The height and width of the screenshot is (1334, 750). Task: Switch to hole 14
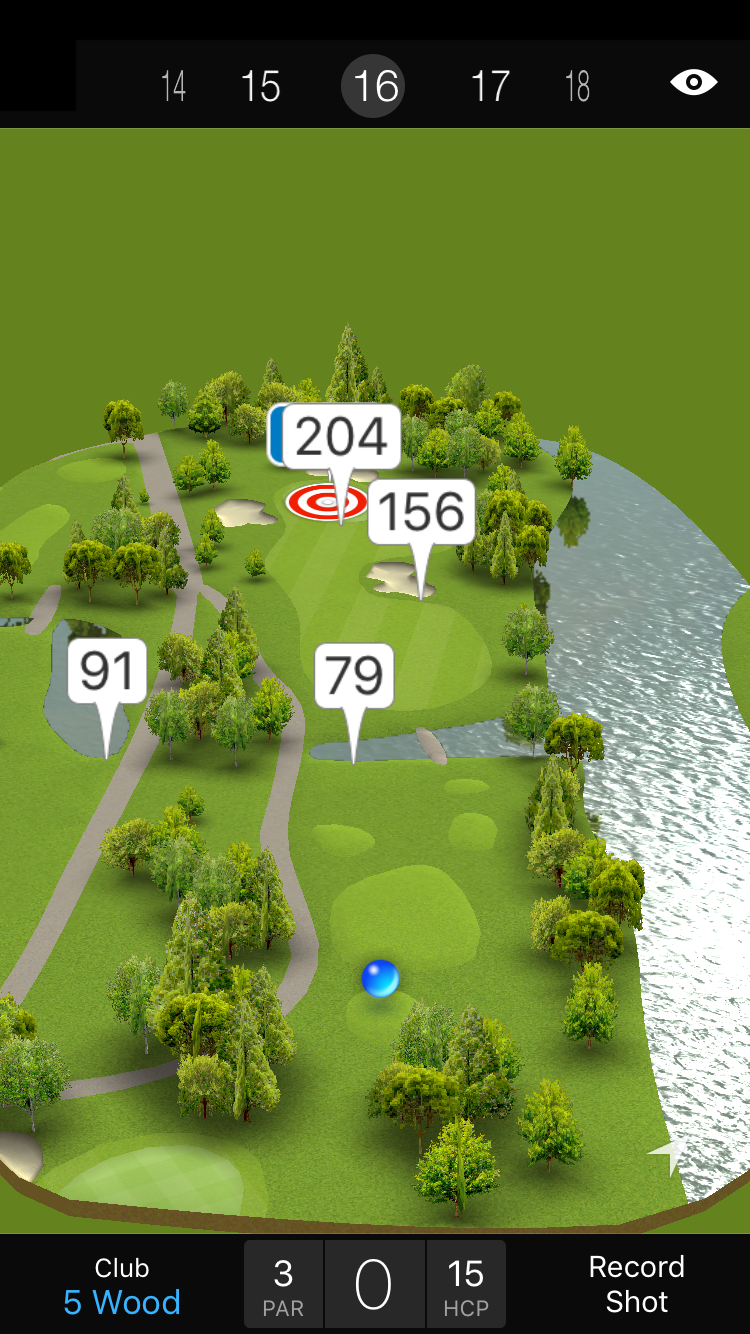tap(173, 86)
